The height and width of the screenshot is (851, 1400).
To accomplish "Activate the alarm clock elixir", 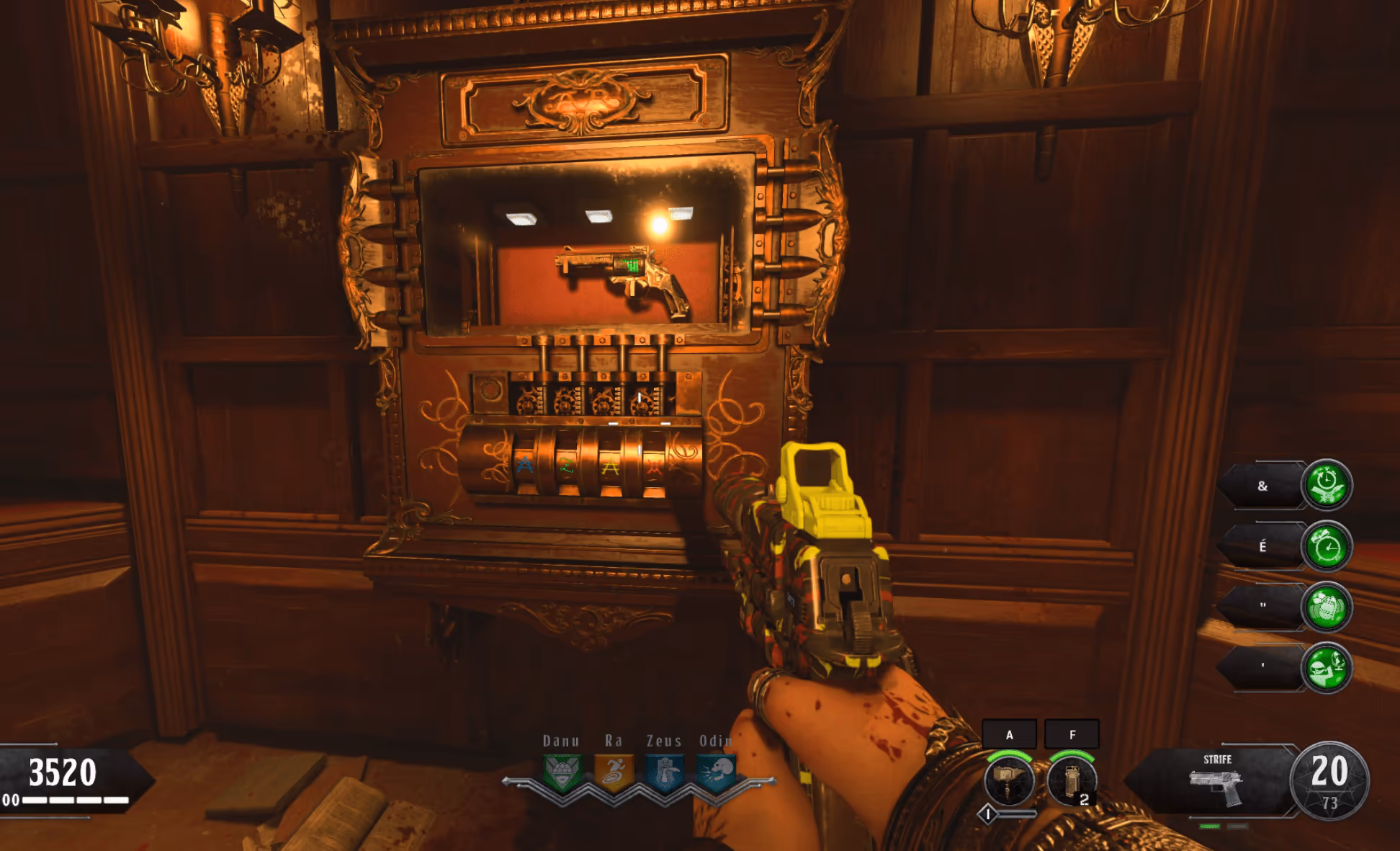I will 1327,546.
